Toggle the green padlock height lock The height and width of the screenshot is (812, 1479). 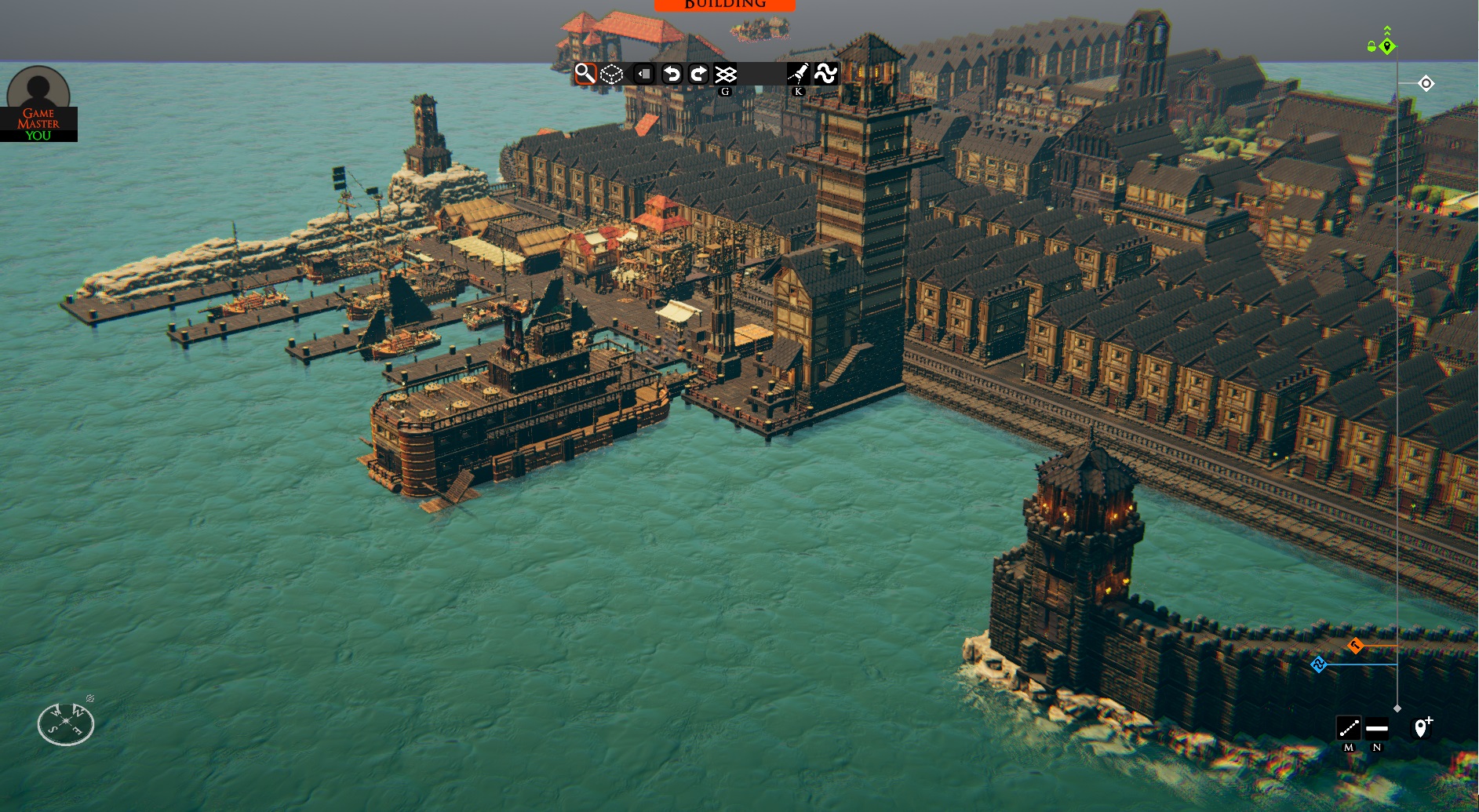pyautogui.click(x=1372, y=46)
